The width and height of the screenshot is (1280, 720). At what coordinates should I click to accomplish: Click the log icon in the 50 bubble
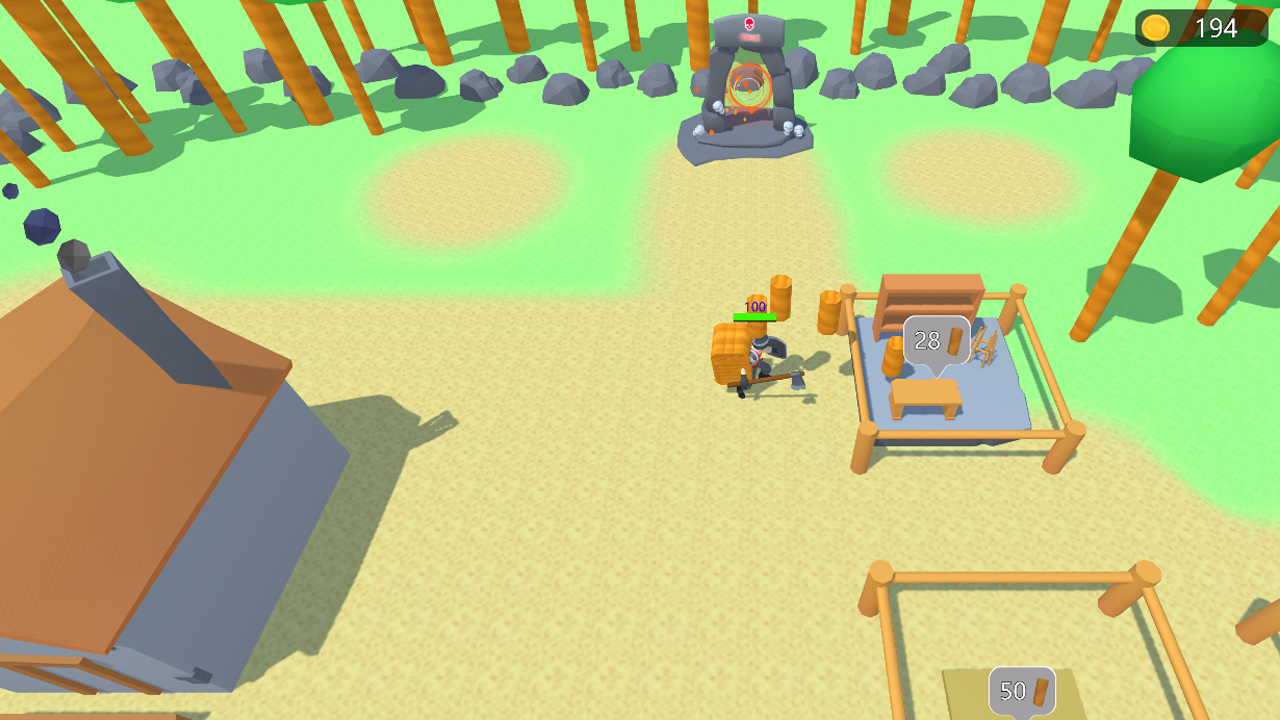click(1040, 690)
